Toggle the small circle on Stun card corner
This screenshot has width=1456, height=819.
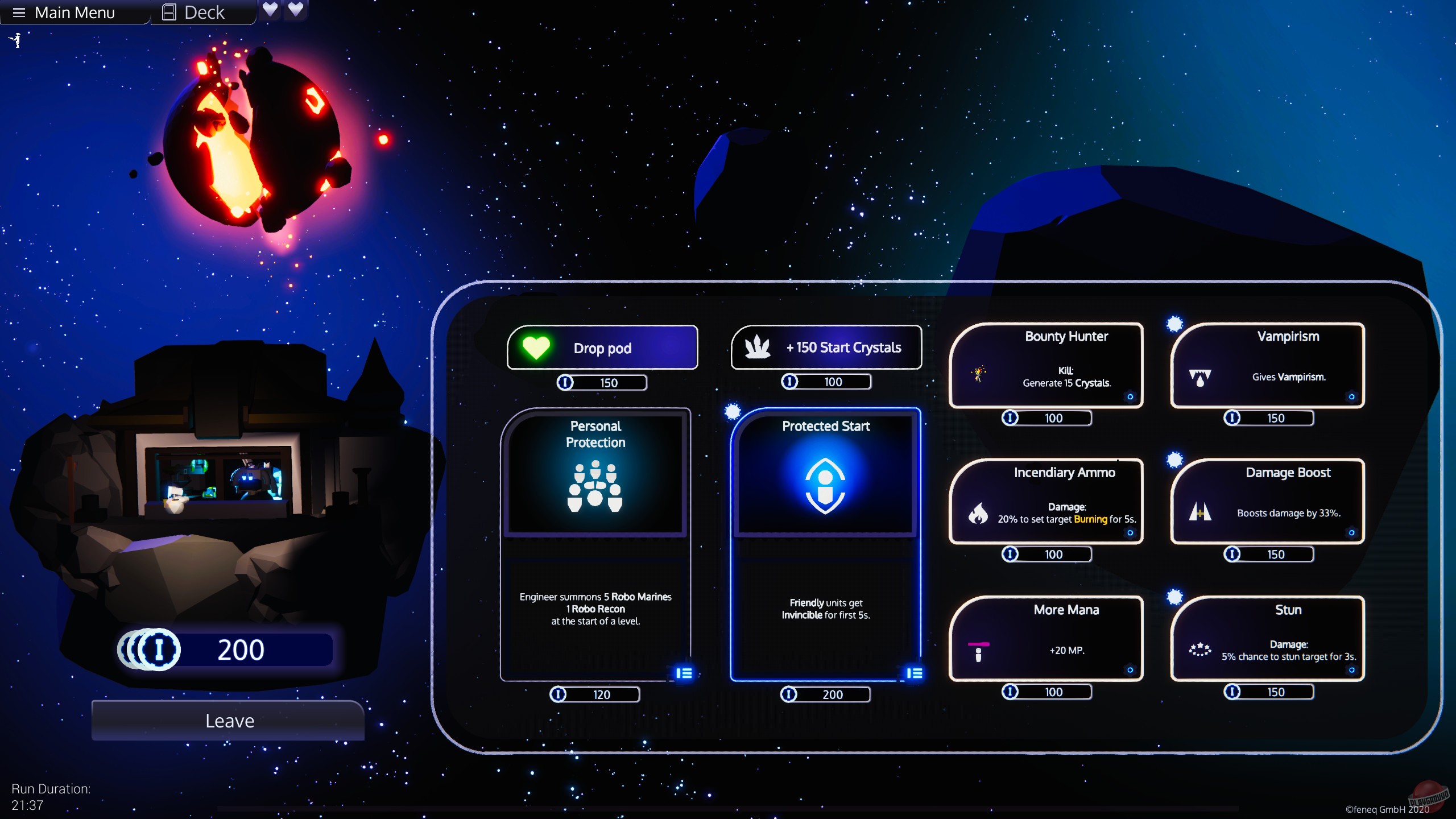(1353, 670)
